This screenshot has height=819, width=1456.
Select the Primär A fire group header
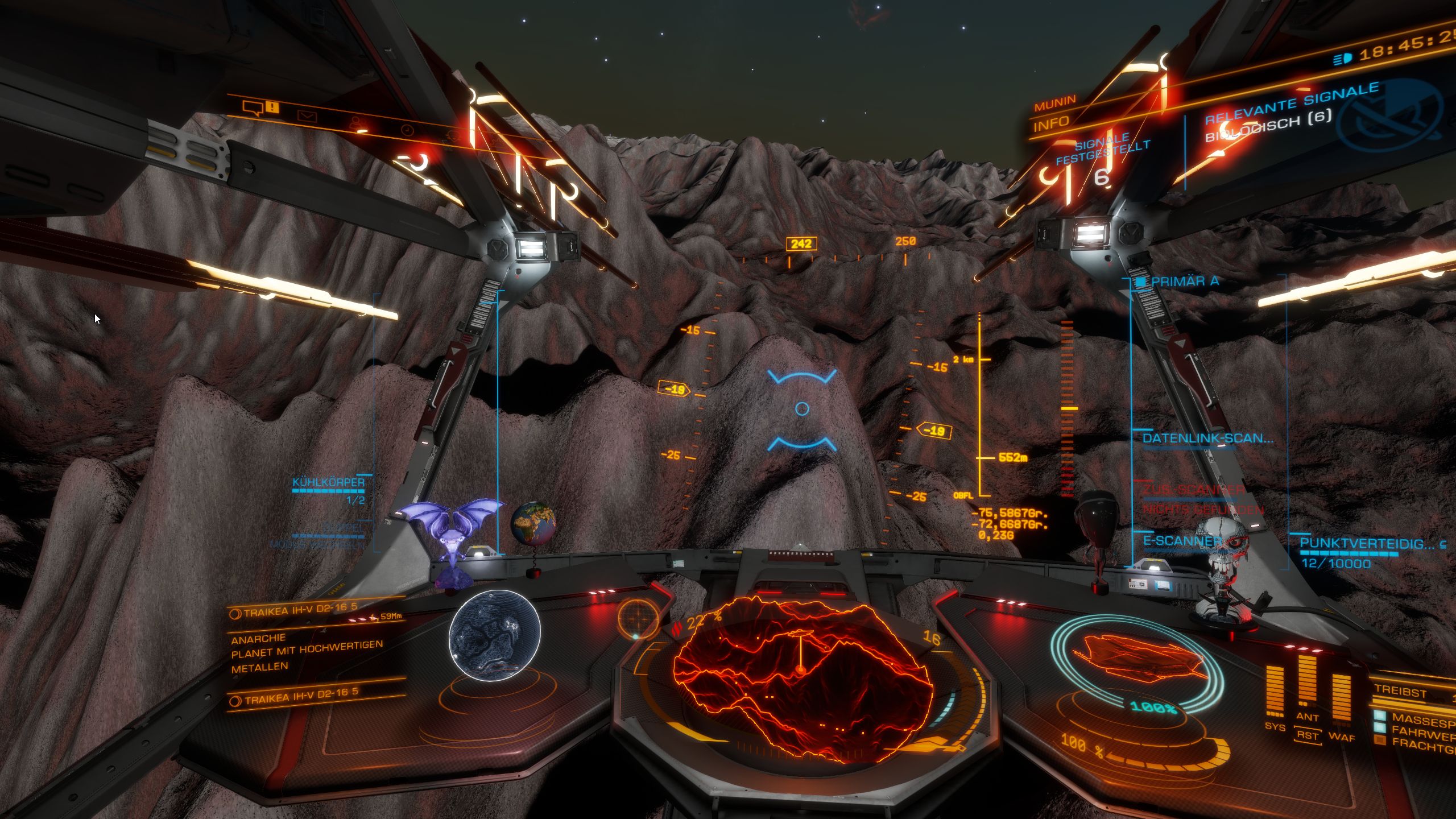(1184, 281)
